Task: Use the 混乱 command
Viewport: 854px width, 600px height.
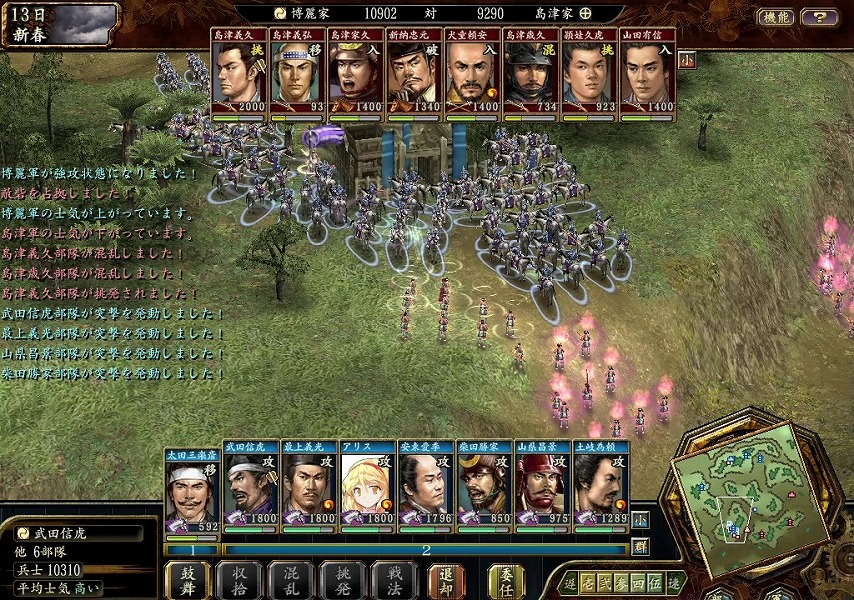Action: coord(291,580)
